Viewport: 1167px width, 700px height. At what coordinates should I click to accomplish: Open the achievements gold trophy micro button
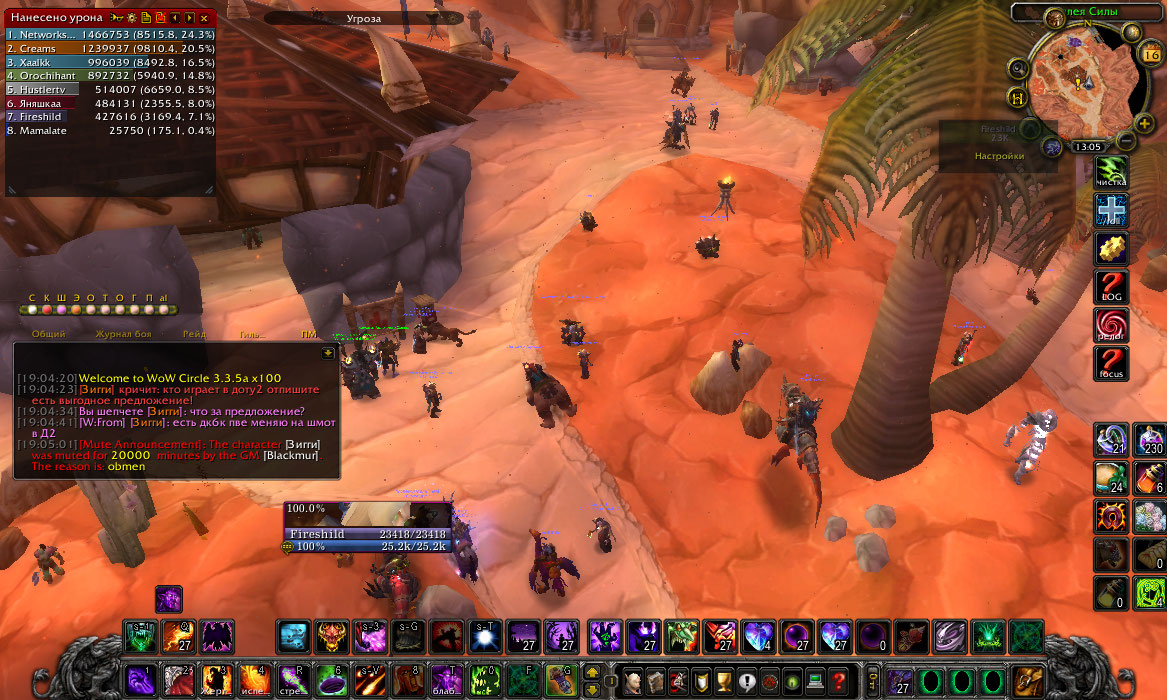(725, 681)
